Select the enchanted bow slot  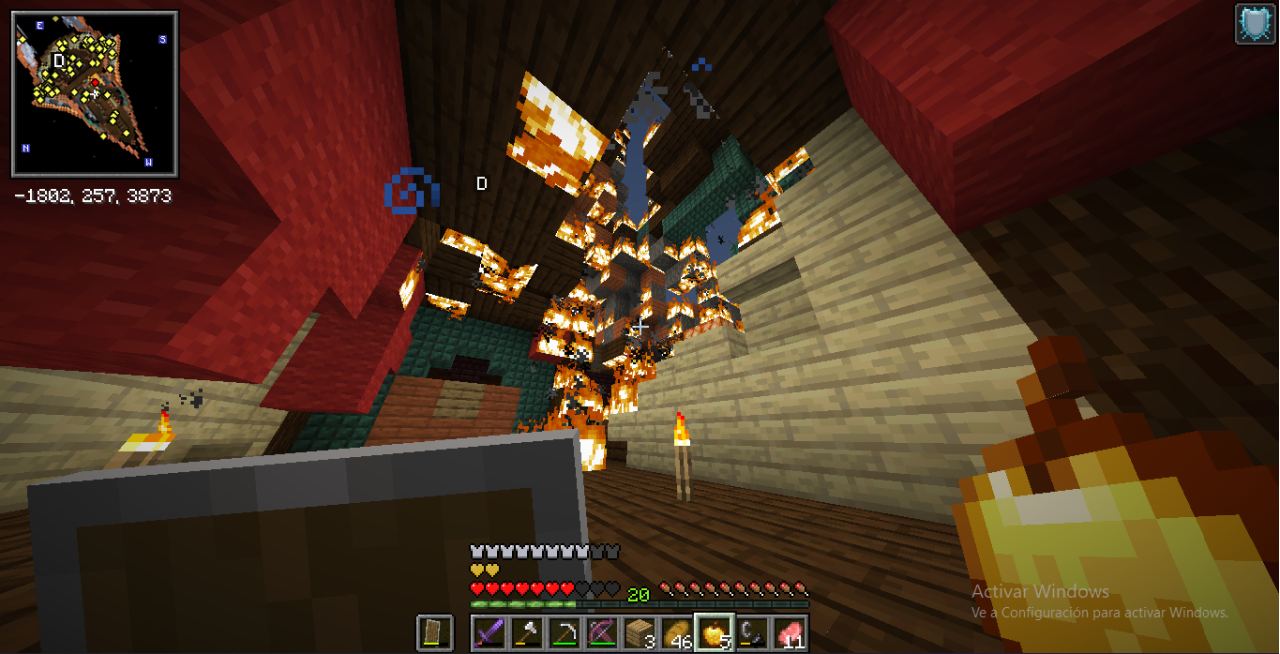point(602,633)
